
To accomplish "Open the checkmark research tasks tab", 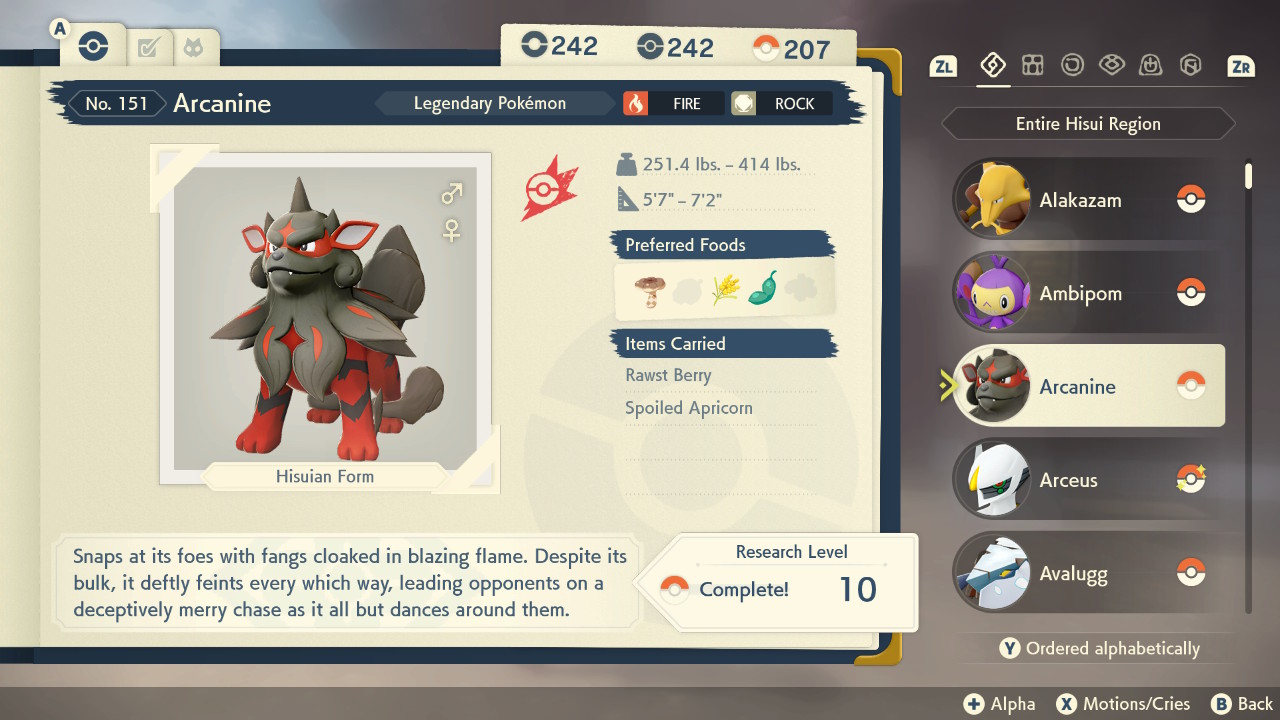I will (149, 47).
